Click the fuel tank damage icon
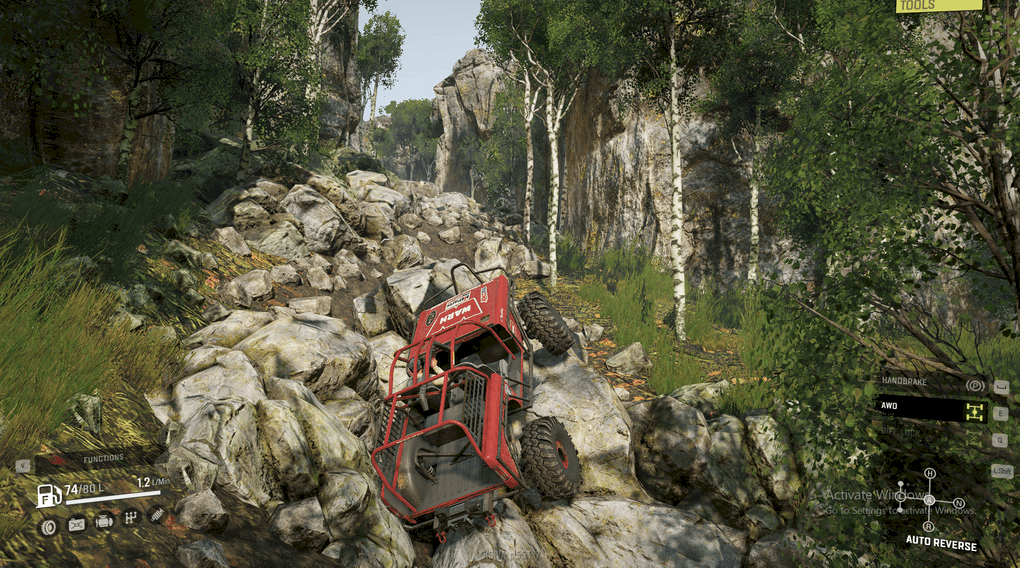1020x568 pixels. 76,523
